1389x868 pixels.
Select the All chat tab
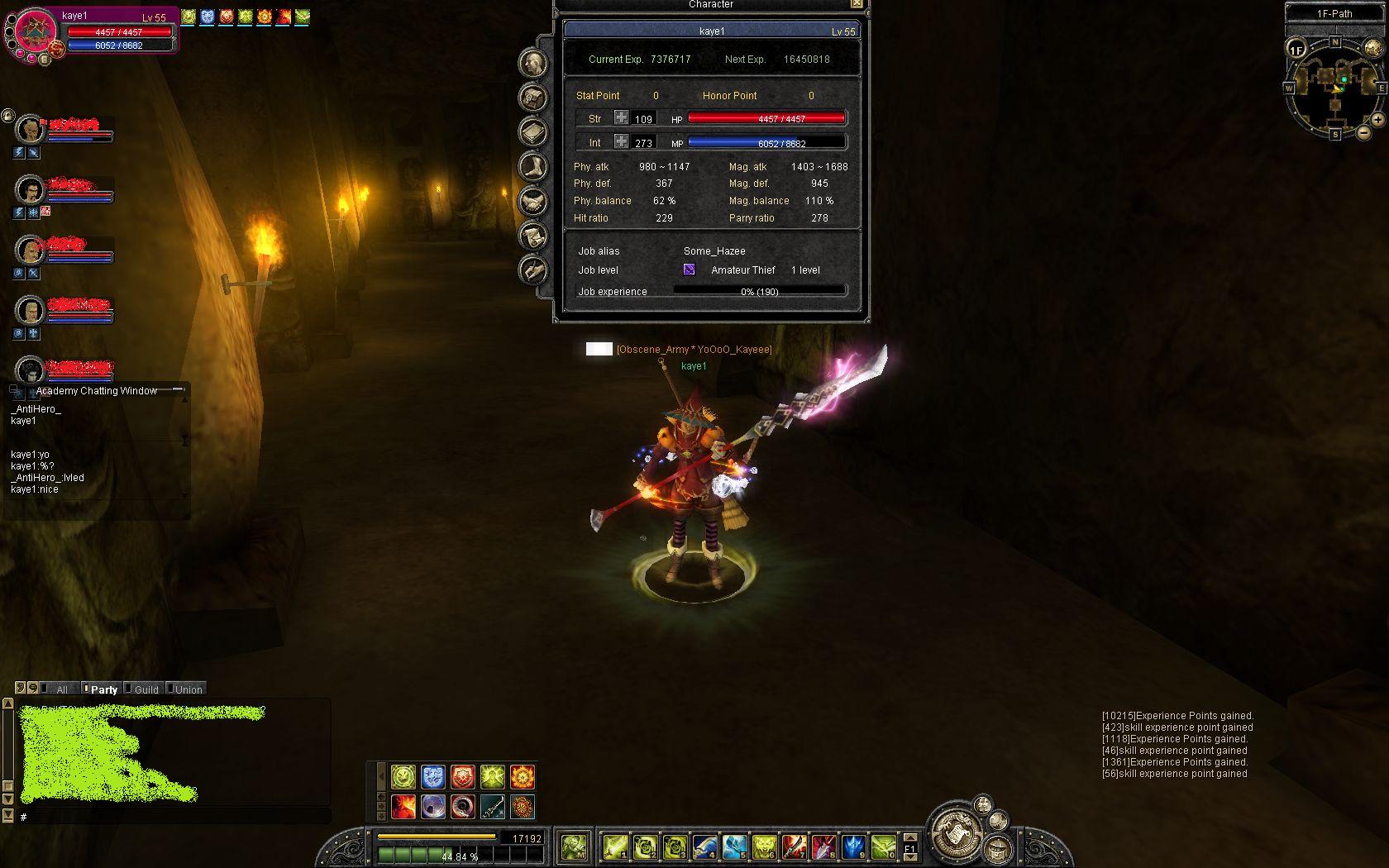click(x=61, y=689)
